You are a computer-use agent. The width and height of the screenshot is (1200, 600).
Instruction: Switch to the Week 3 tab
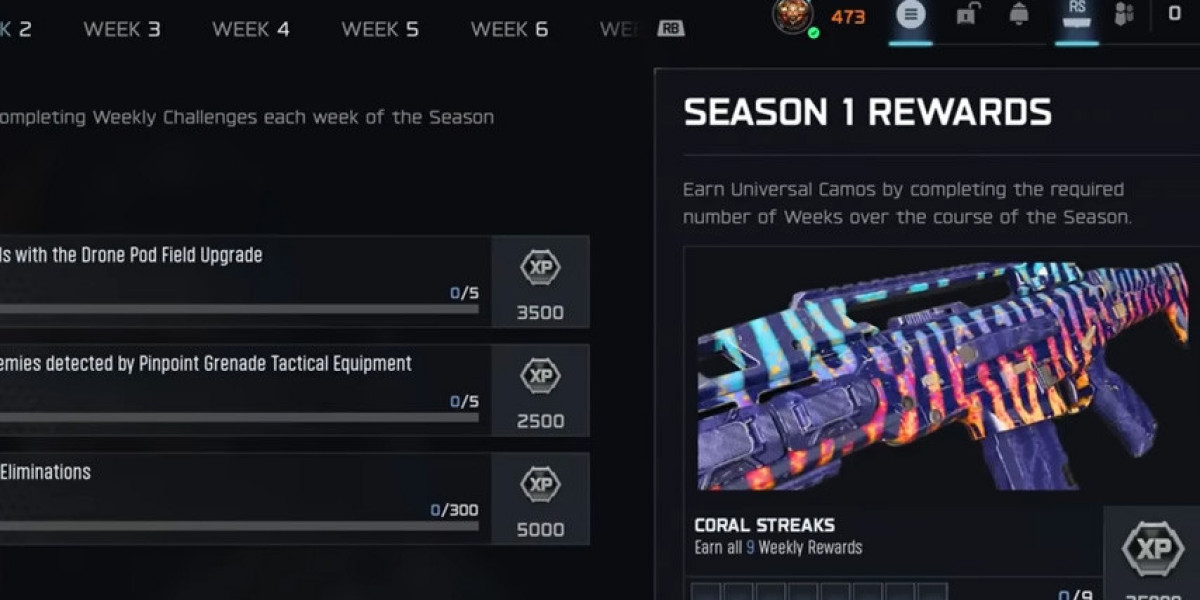[121, 29]
